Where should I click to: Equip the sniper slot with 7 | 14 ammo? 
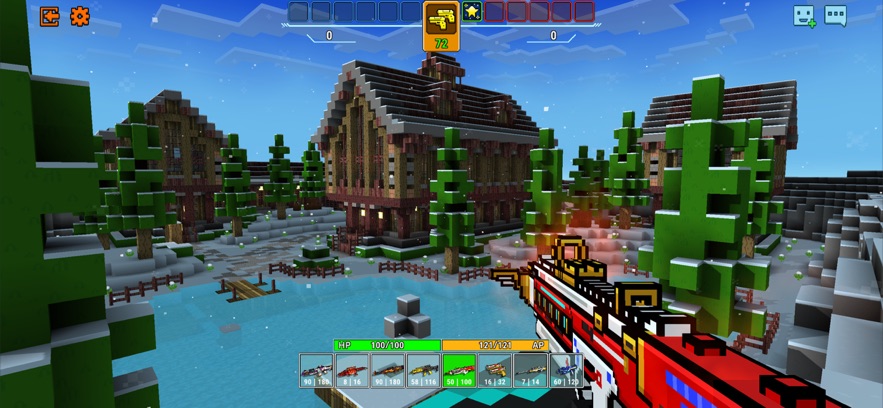tap(530, 369)
